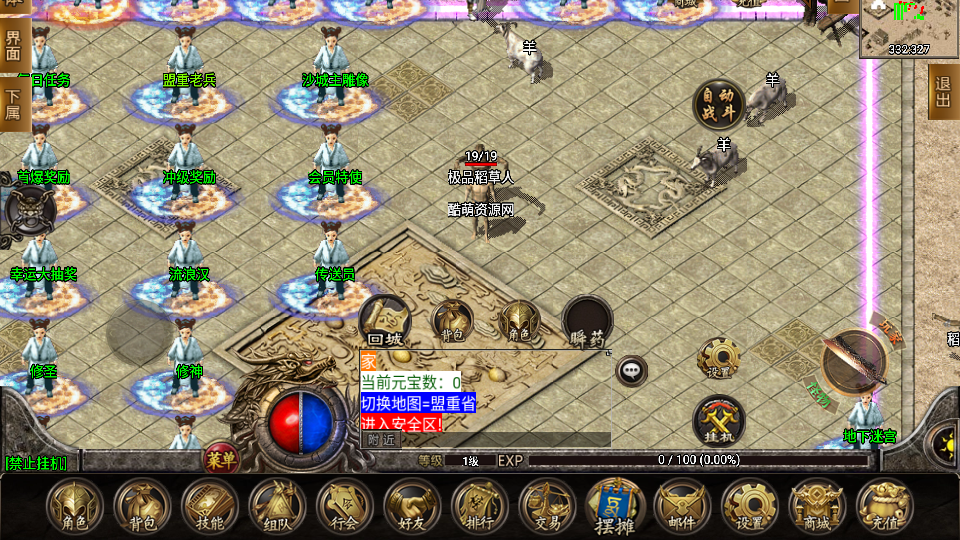Click the red 菜单 menu button
The image size is (960, 540).
(x=221, y=459)
